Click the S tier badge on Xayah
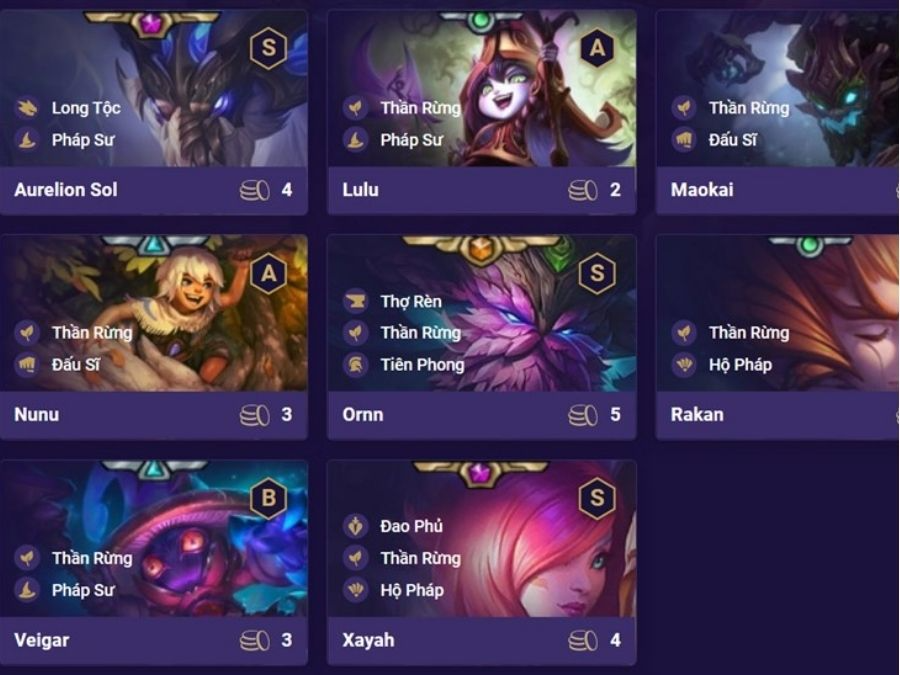The width and height of the screenshot is (900, 675). [x=597, y=498]
